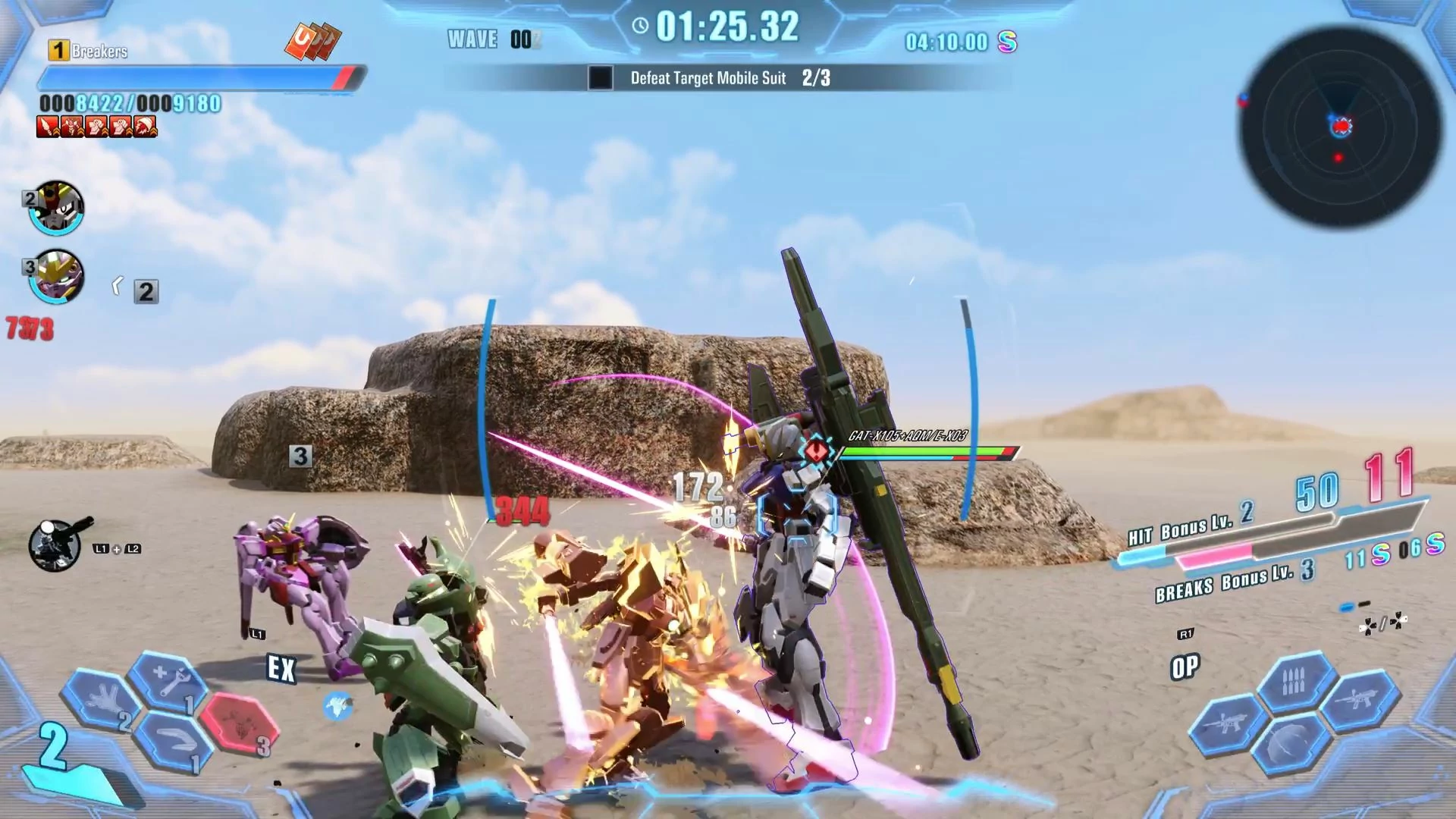This screenshot has width=1456, height=819.
Task: Select teammate 2's portrait
Action: tap(56, 209)
